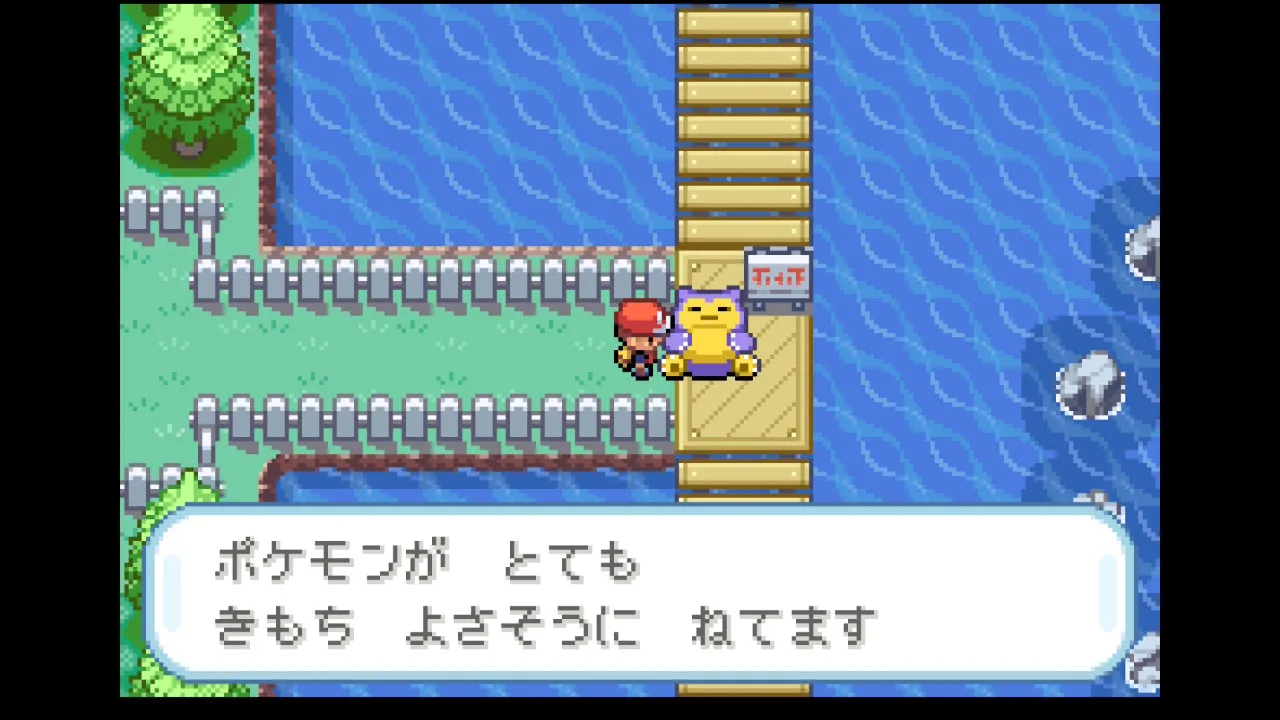Select the dialogue text ポケモンが
The width and height of the screenshot is (1280, 720).
[330, 562]
